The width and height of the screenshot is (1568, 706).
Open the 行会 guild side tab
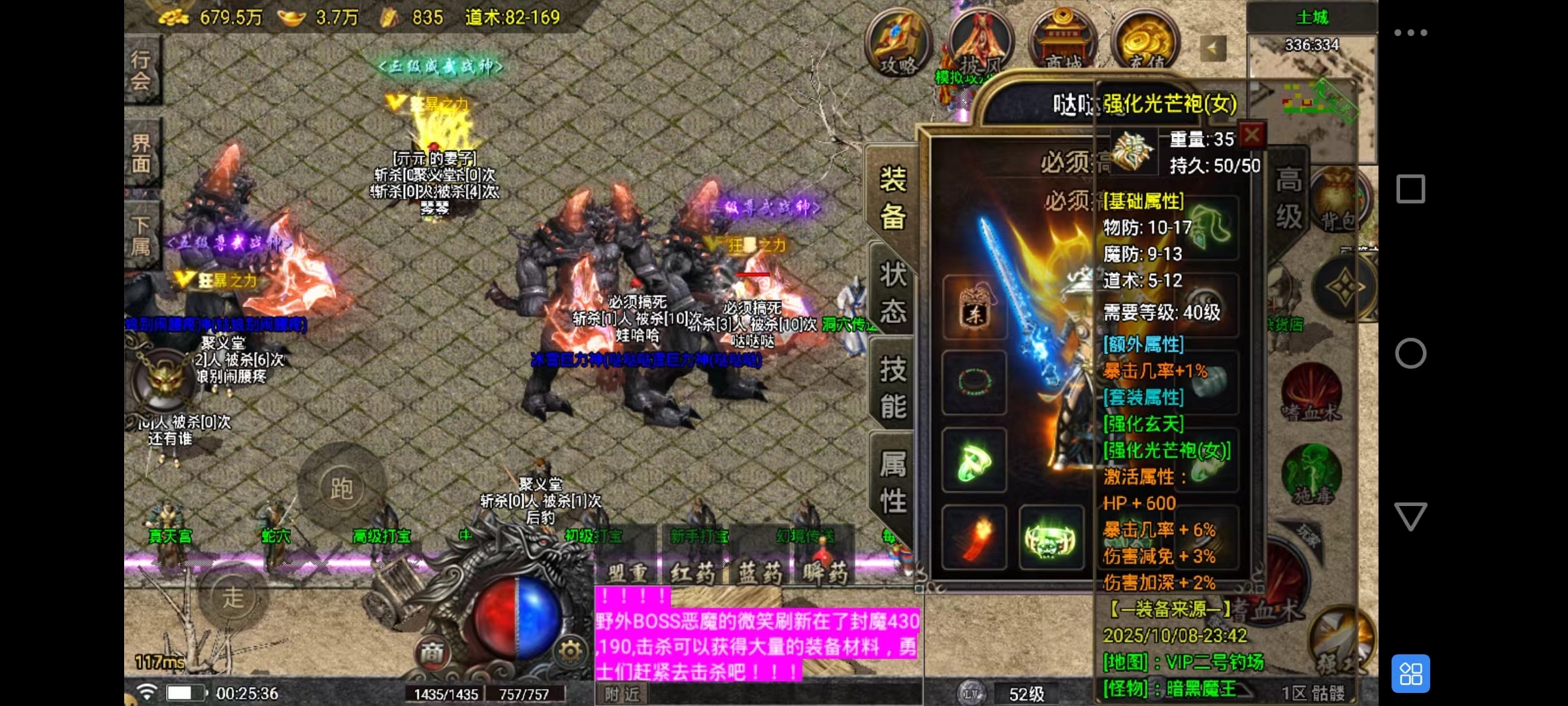pos(141,71)
